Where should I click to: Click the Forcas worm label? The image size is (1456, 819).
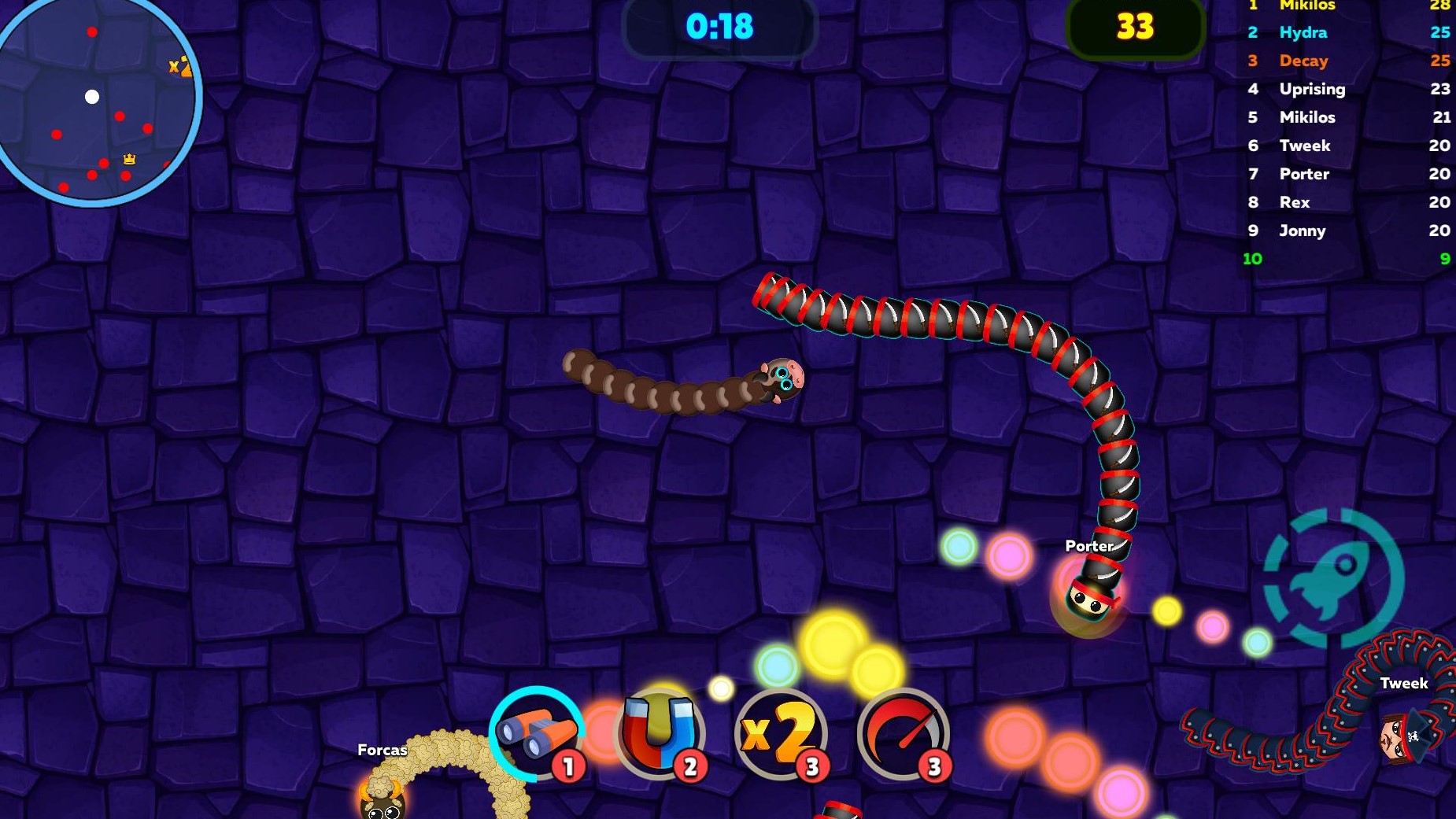pos(381,750)
